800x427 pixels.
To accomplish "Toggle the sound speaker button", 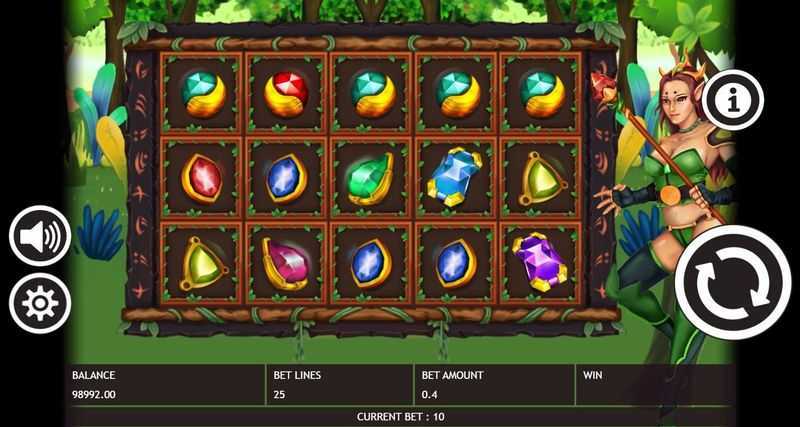I will coord(40,237).
